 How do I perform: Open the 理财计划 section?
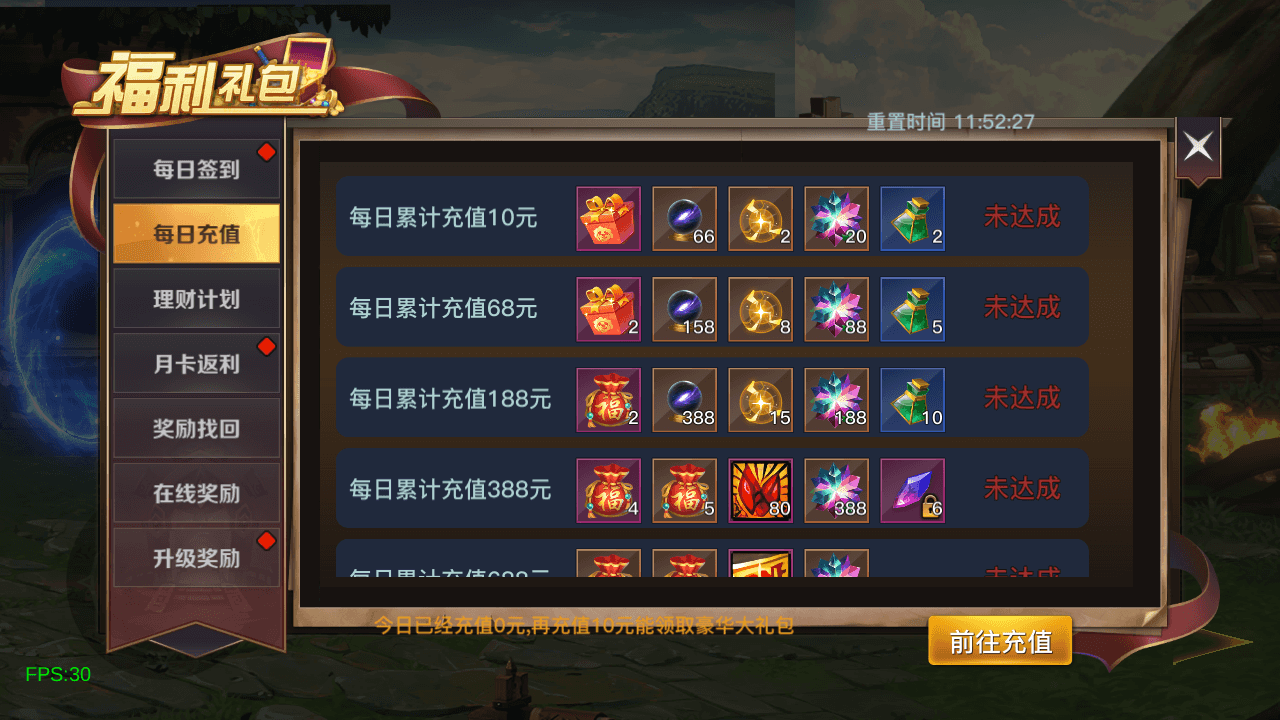click(x=196, y=298)
